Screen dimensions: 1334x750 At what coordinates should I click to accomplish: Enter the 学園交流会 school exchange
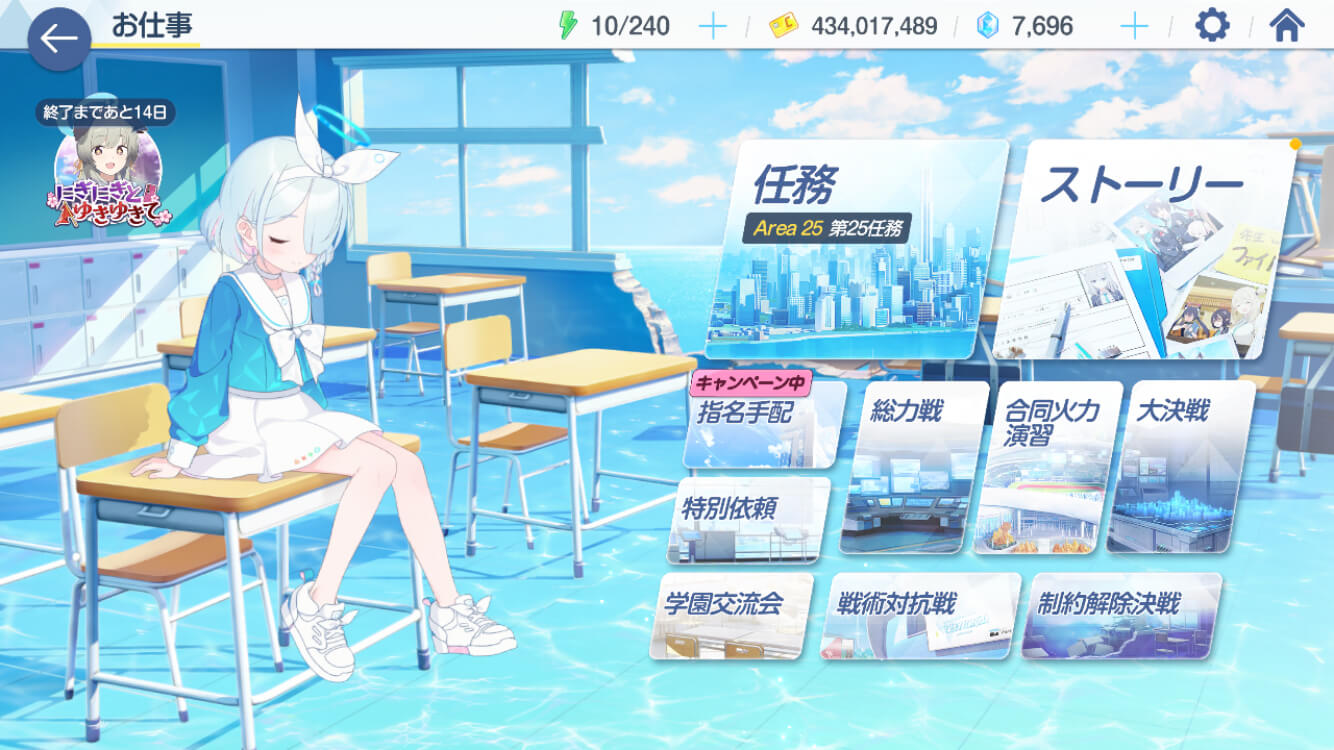735,615
